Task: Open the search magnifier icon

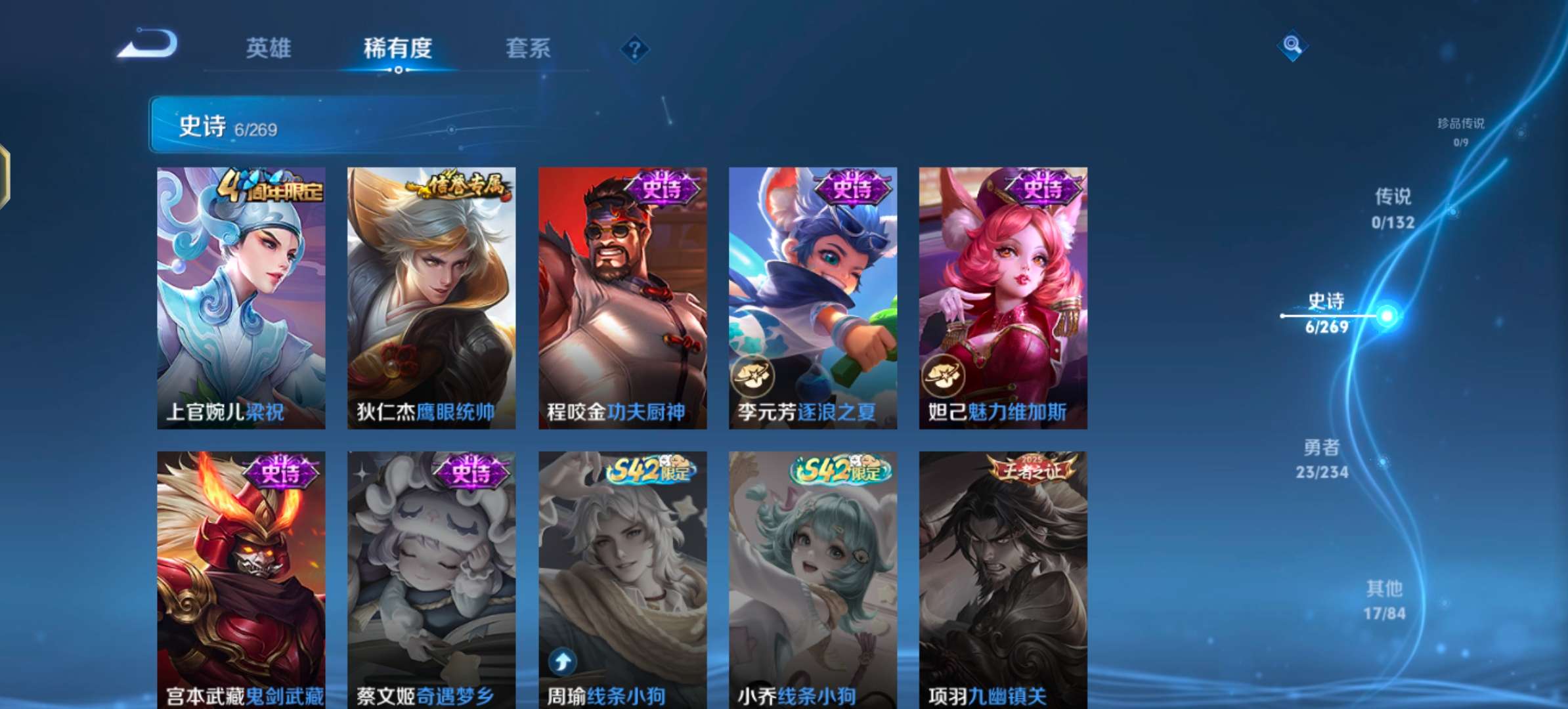Action: coord(1292,47)
